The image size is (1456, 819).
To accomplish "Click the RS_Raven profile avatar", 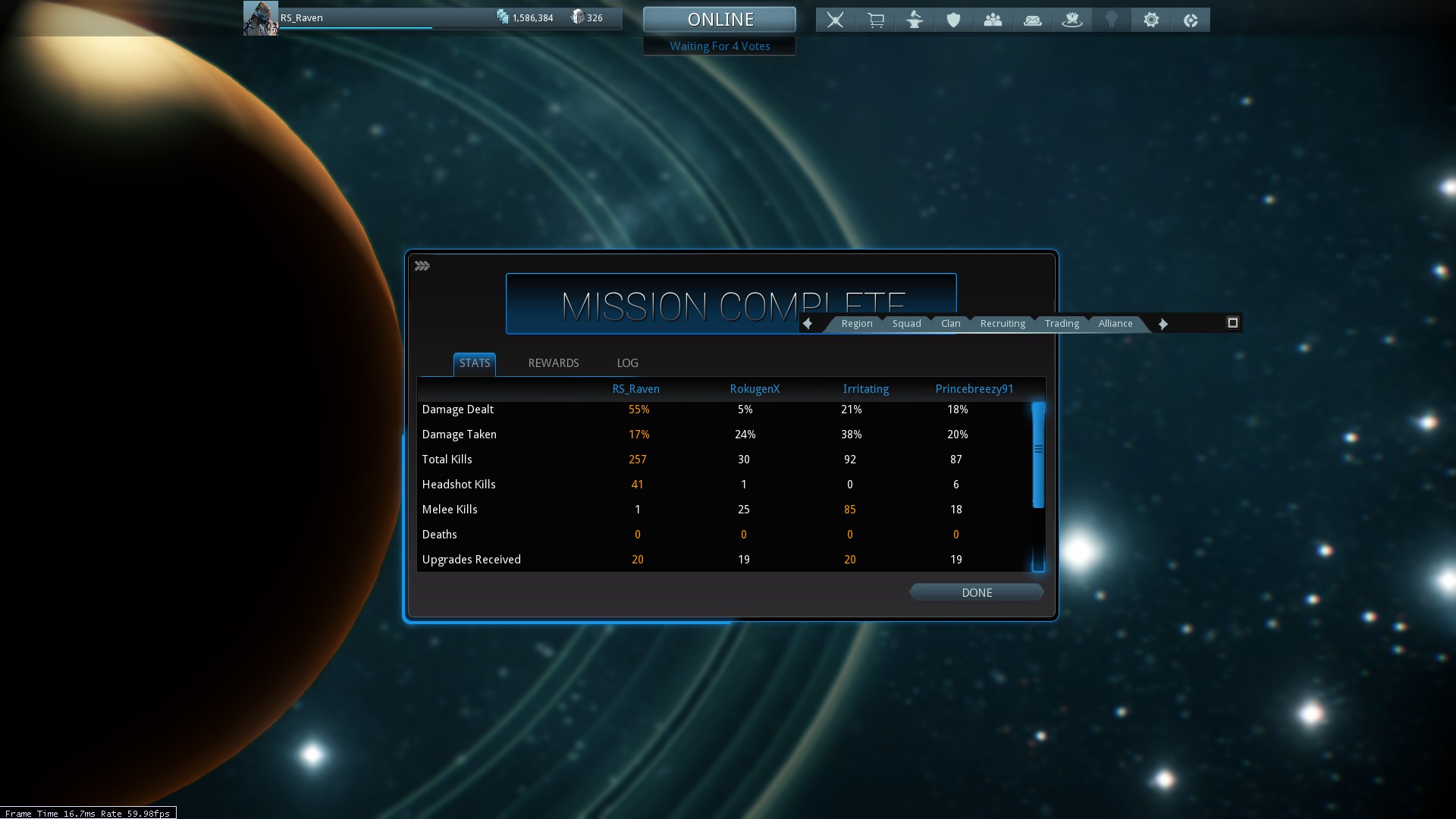I will 260,18.
